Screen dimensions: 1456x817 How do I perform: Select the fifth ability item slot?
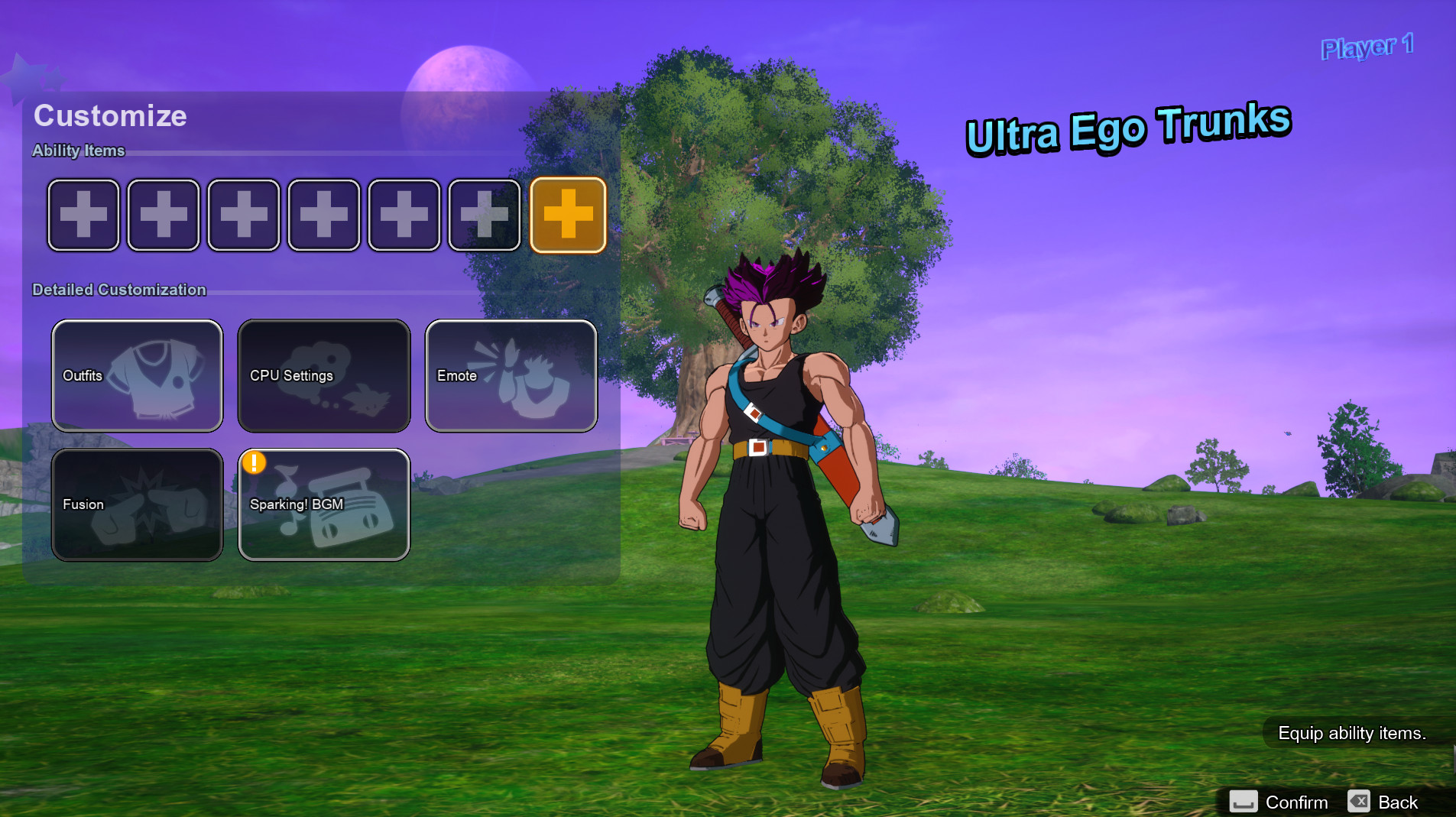coord(404,215)
